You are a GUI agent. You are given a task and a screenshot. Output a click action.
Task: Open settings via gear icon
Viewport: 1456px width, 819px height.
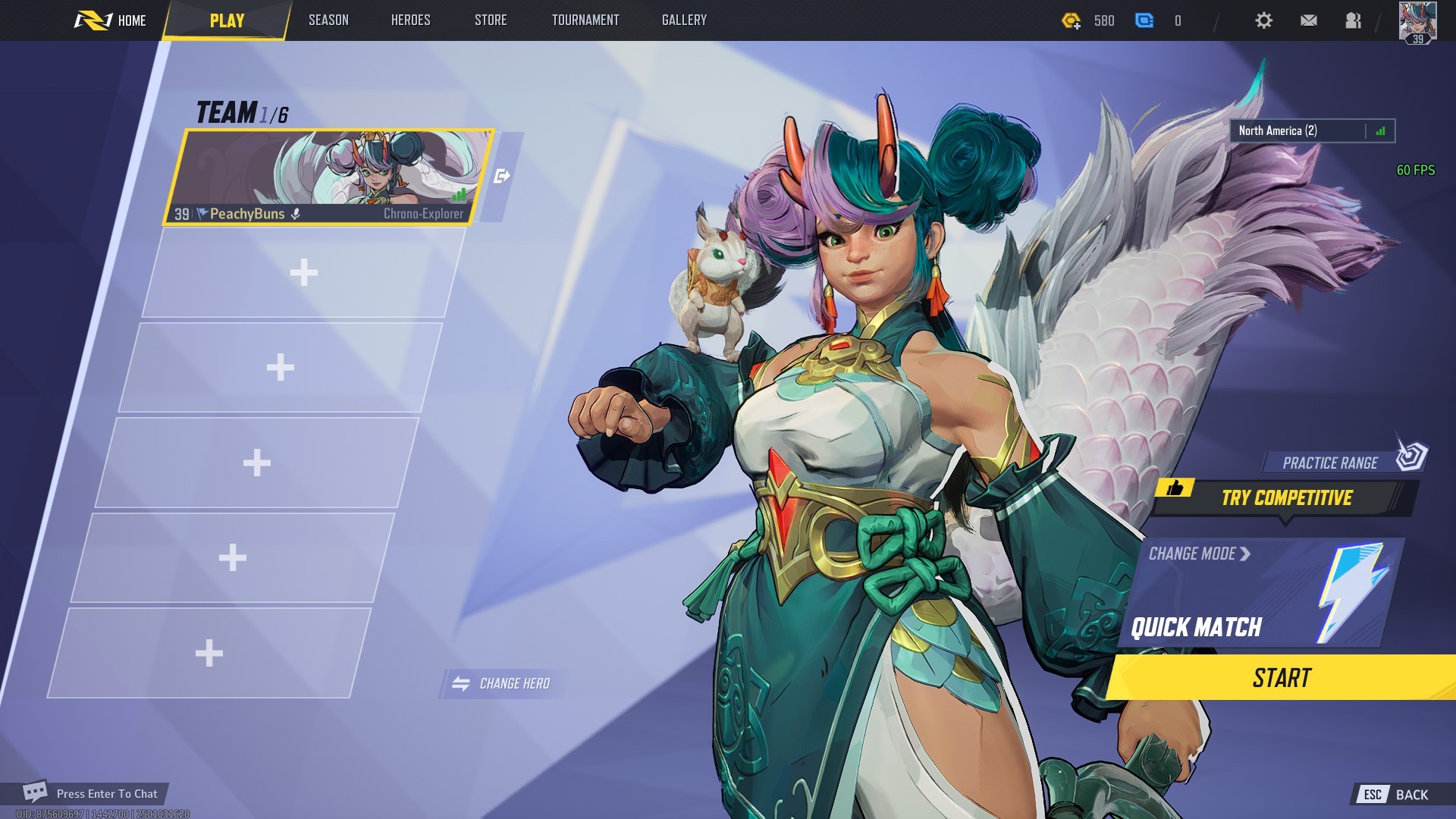(x=1263, y=20)
